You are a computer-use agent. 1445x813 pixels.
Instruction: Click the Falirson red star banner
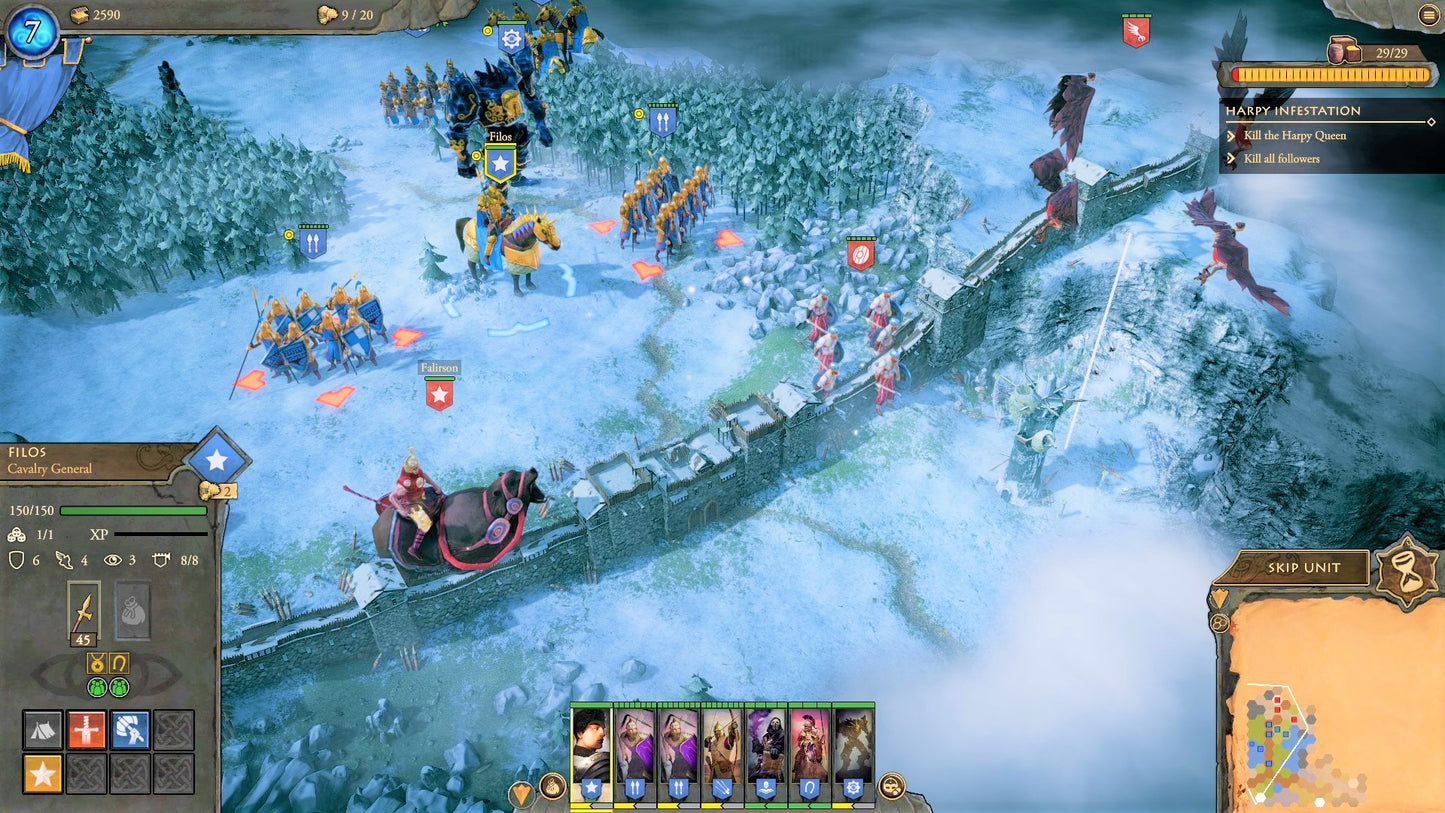tap(439, 394)
